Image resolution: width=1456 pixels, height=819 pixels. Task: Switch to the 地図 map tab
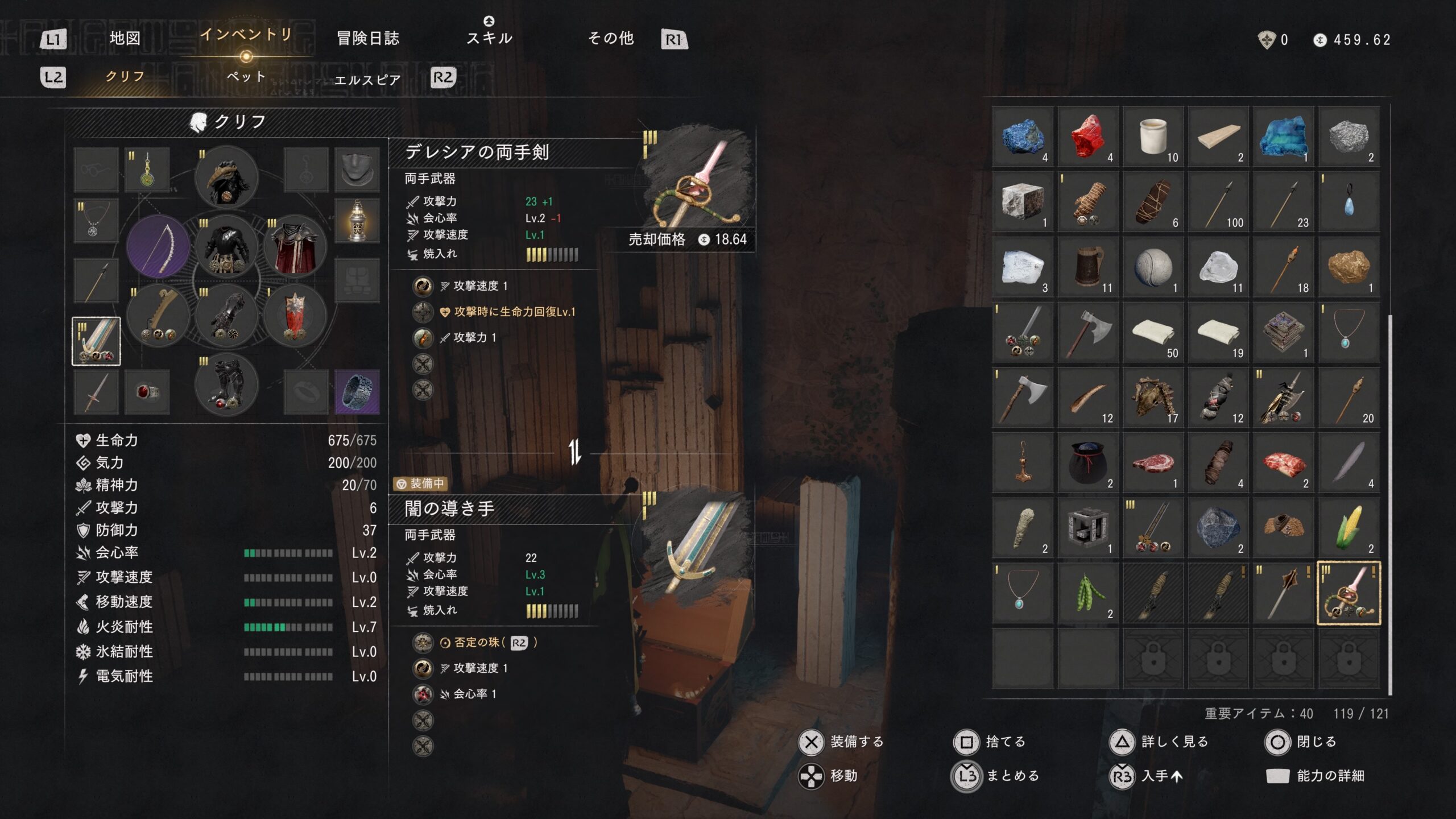[125, 38]
